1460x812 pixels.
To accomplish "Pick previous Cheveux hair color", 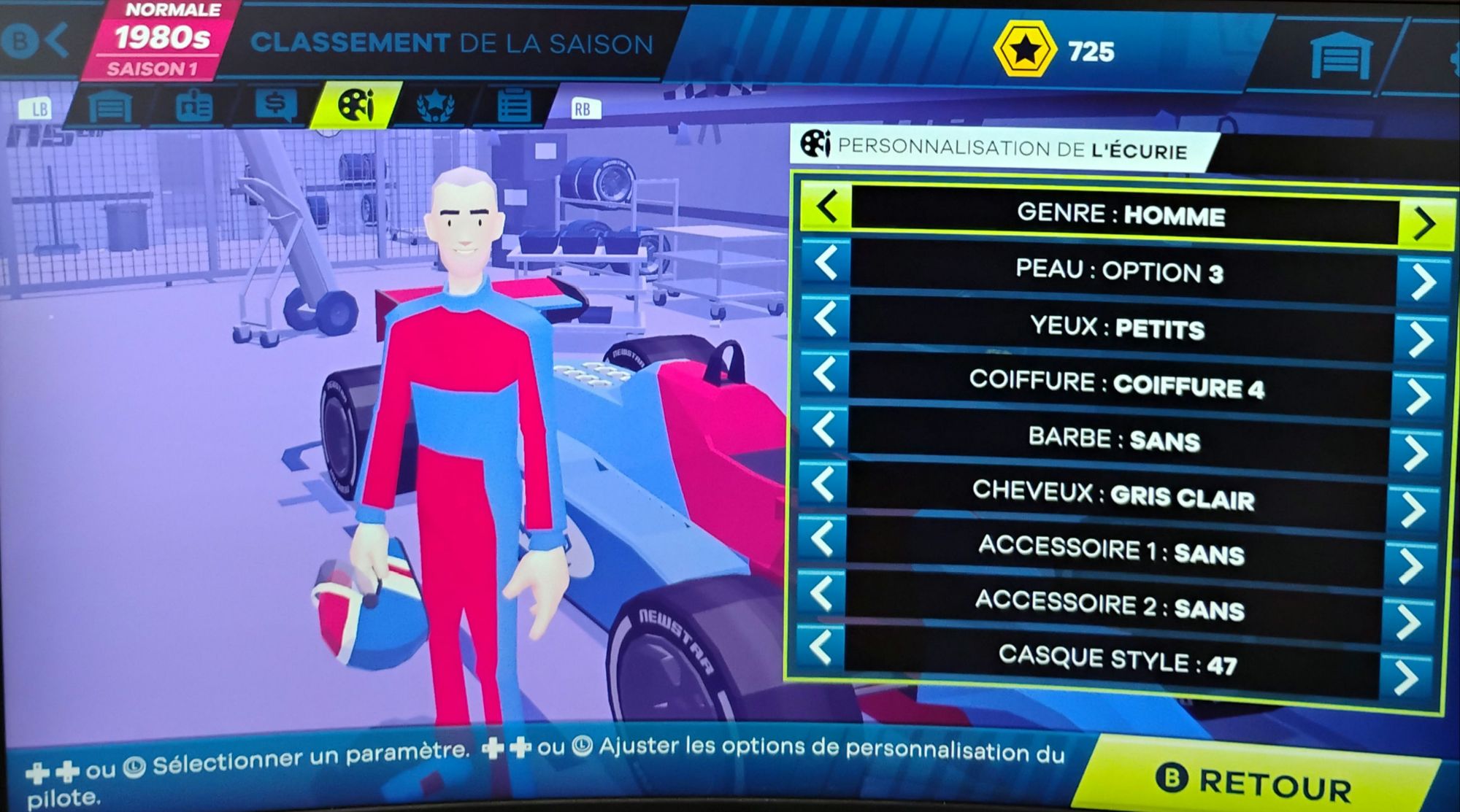I will click(823, 484).
